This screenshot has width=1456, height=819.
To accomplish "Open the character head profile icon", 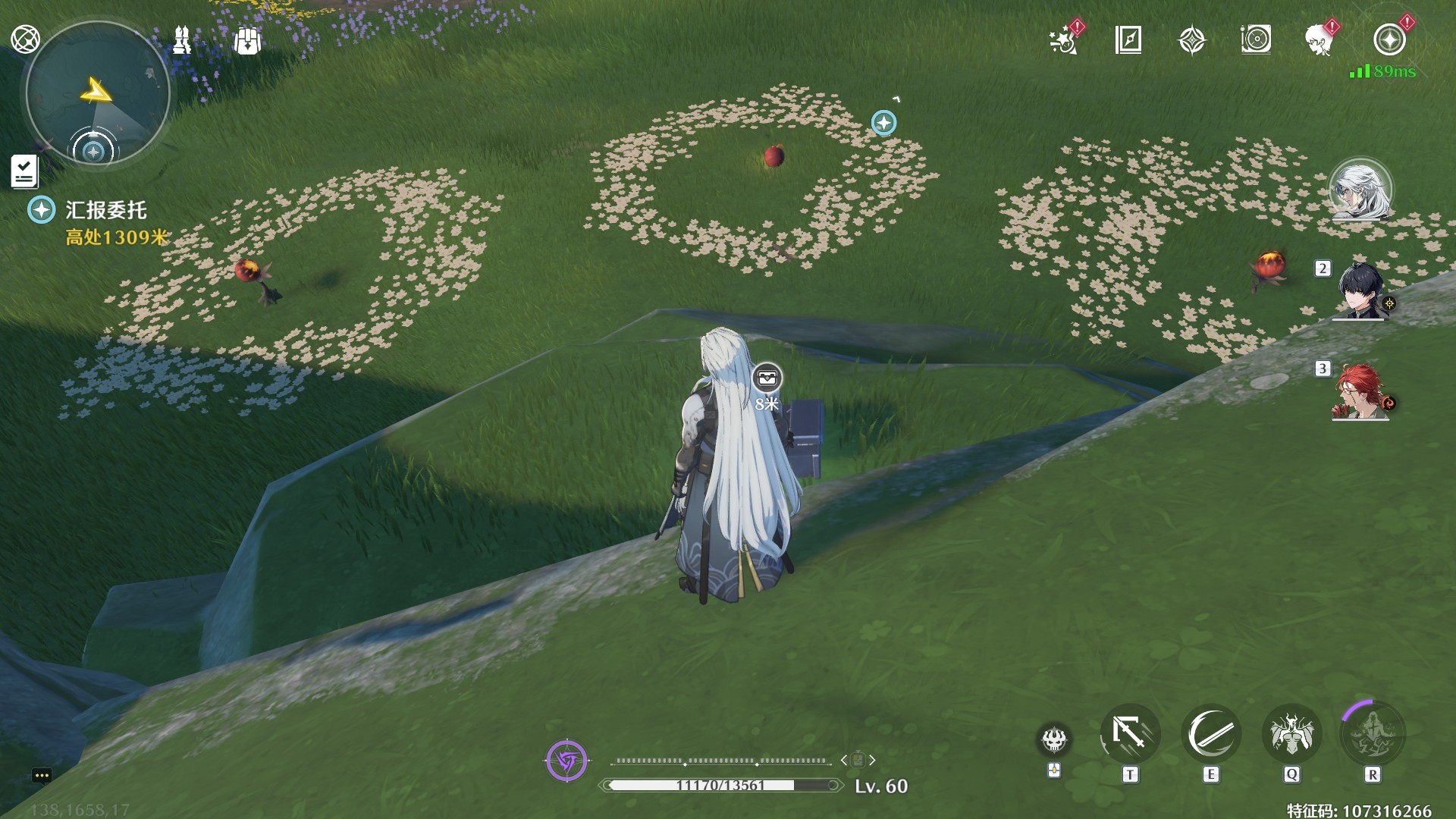I will coord(1319,40).
